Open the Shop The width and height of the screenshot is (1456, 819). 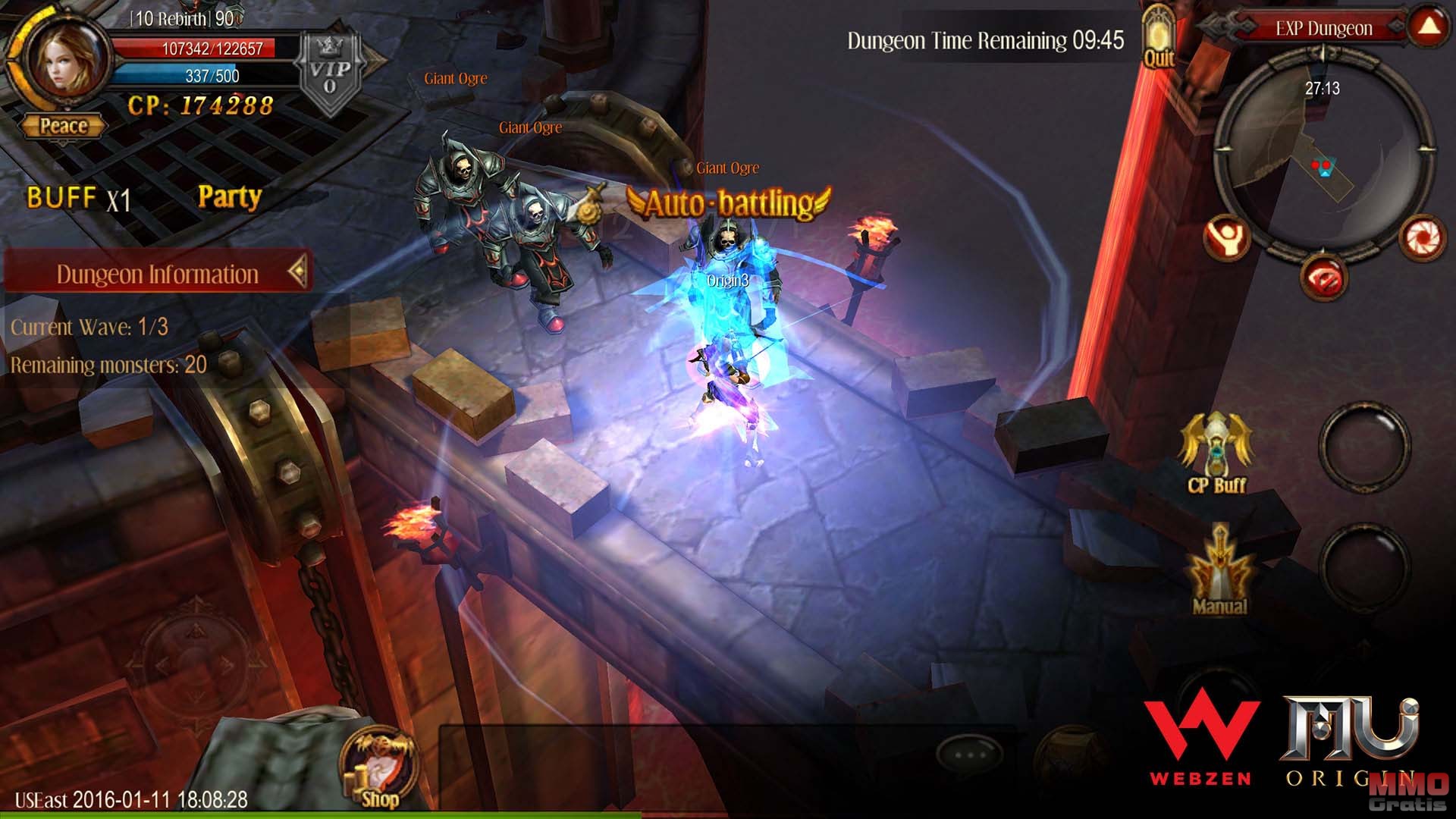click(377, 767)
